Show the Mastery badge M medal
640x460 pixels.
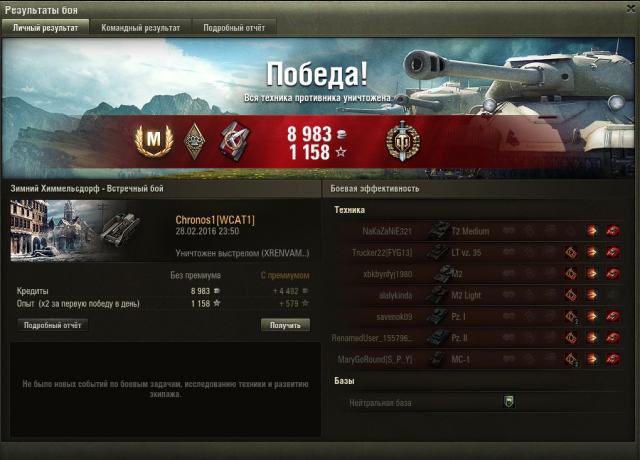coord(154,143)
